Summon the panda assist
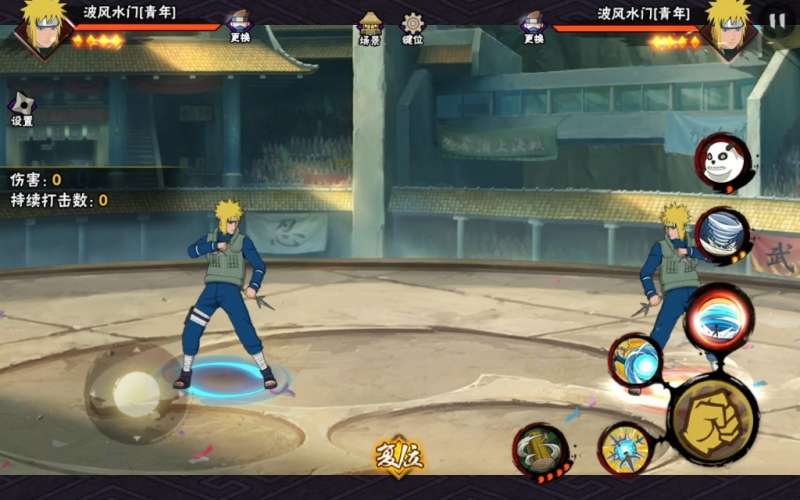 pos(723,162)
